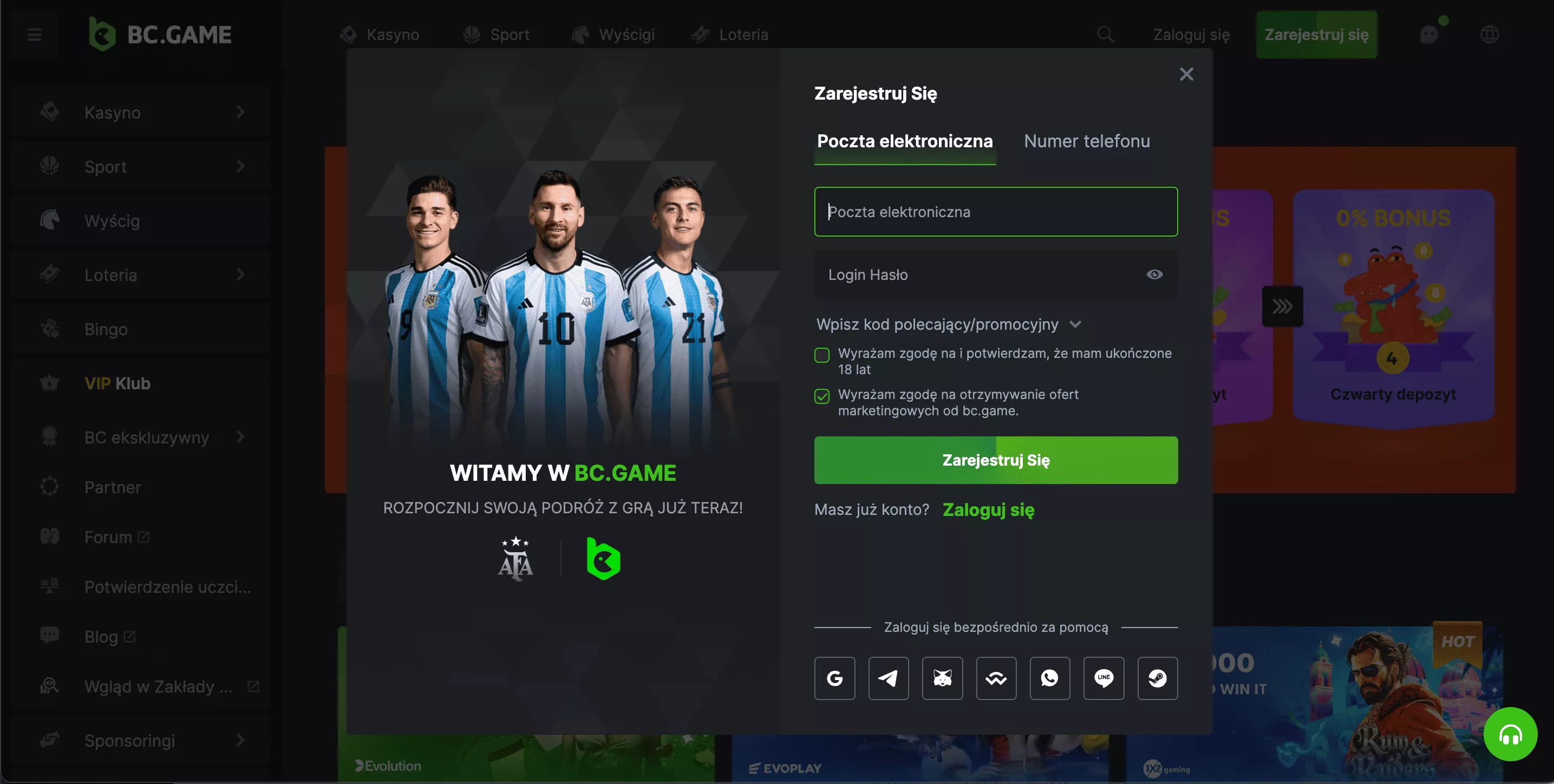
Task: Choose the MetaMask fox login option
Action: [x=942, y=678]
